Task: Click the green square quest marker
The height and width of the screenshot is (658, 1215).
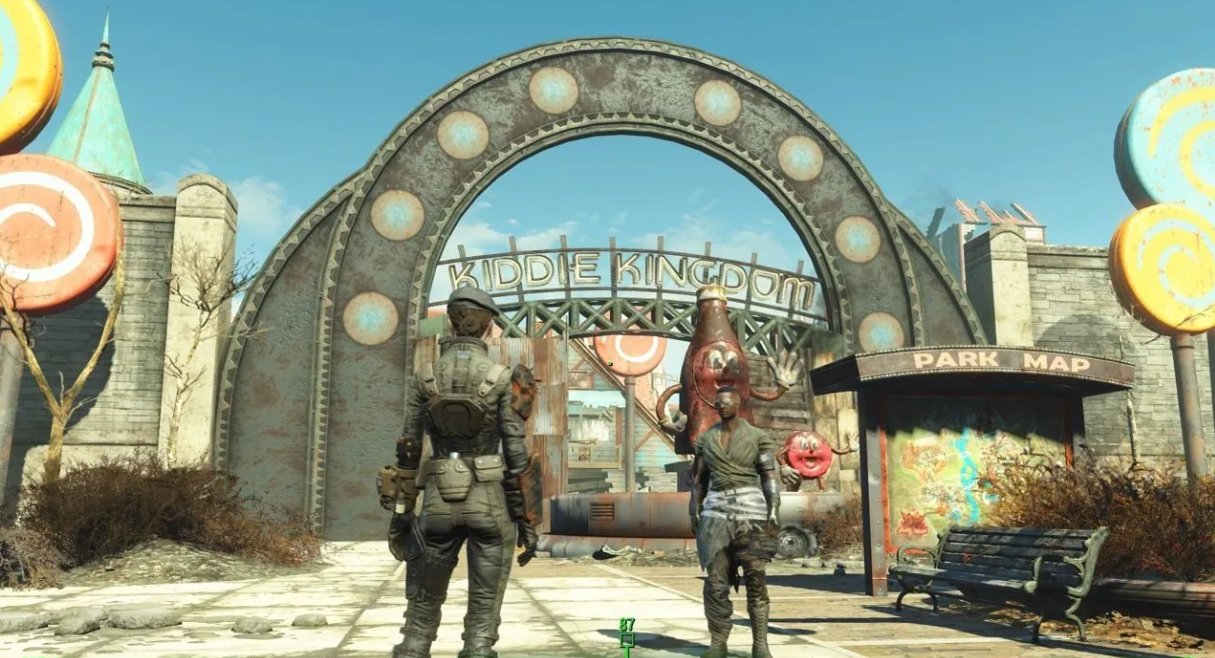Action: click(x=627, y=640)
